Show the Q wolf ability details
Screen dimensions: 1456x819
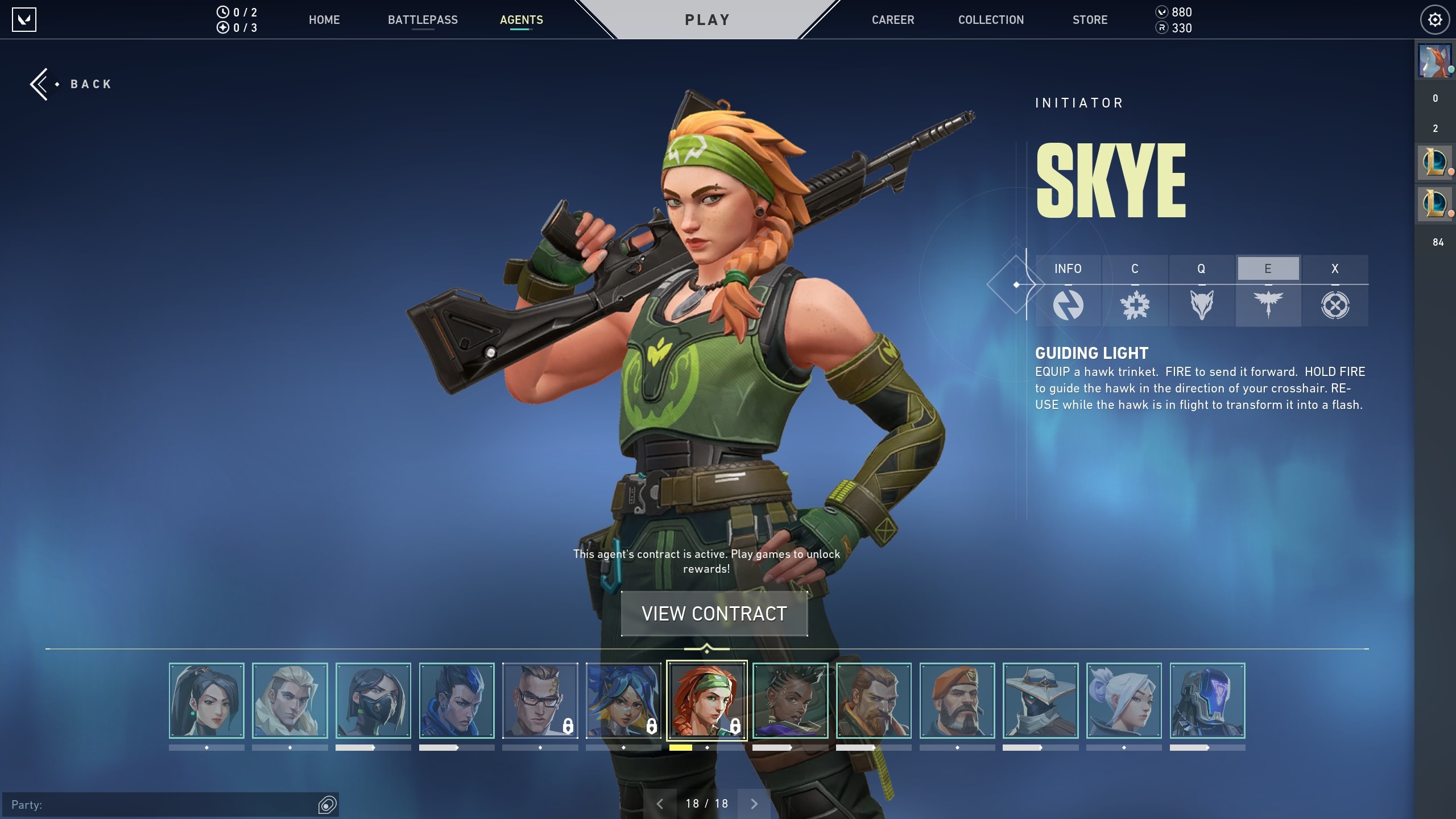(1201, 290)
